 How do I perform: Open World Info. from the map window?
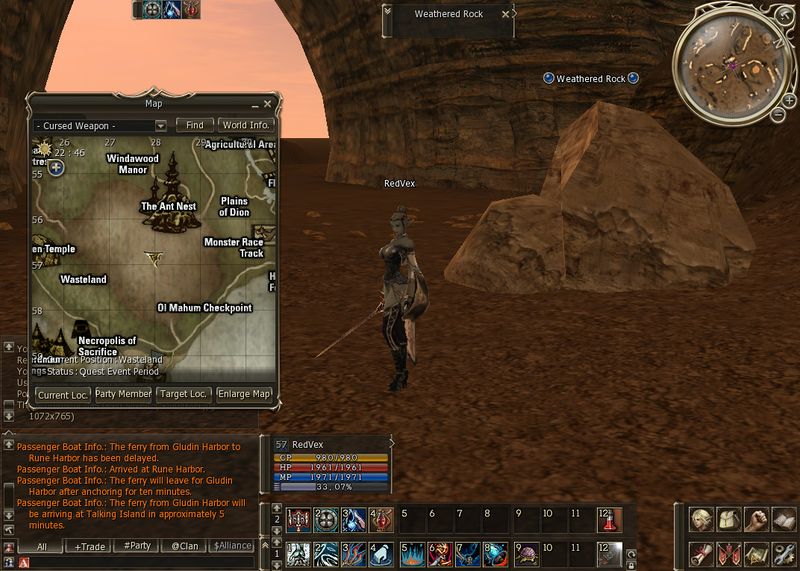pyautogui.click(x=246, y=126)
